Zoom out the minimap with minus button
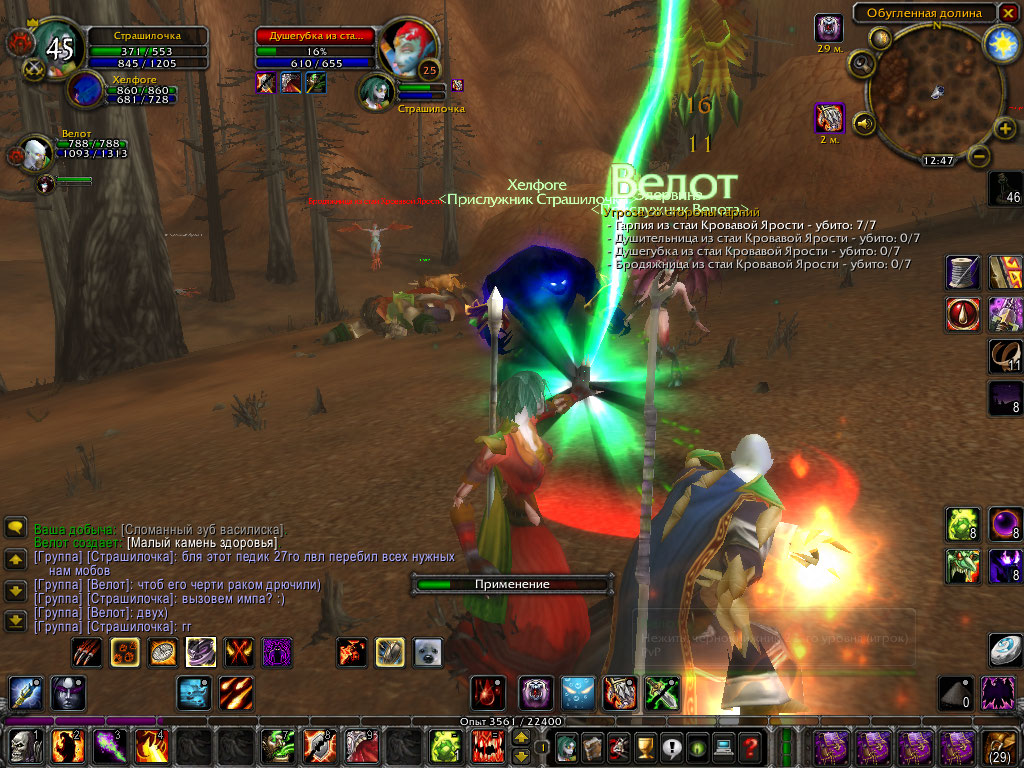Screen dimensions: 1024x768 pos(979,156)
